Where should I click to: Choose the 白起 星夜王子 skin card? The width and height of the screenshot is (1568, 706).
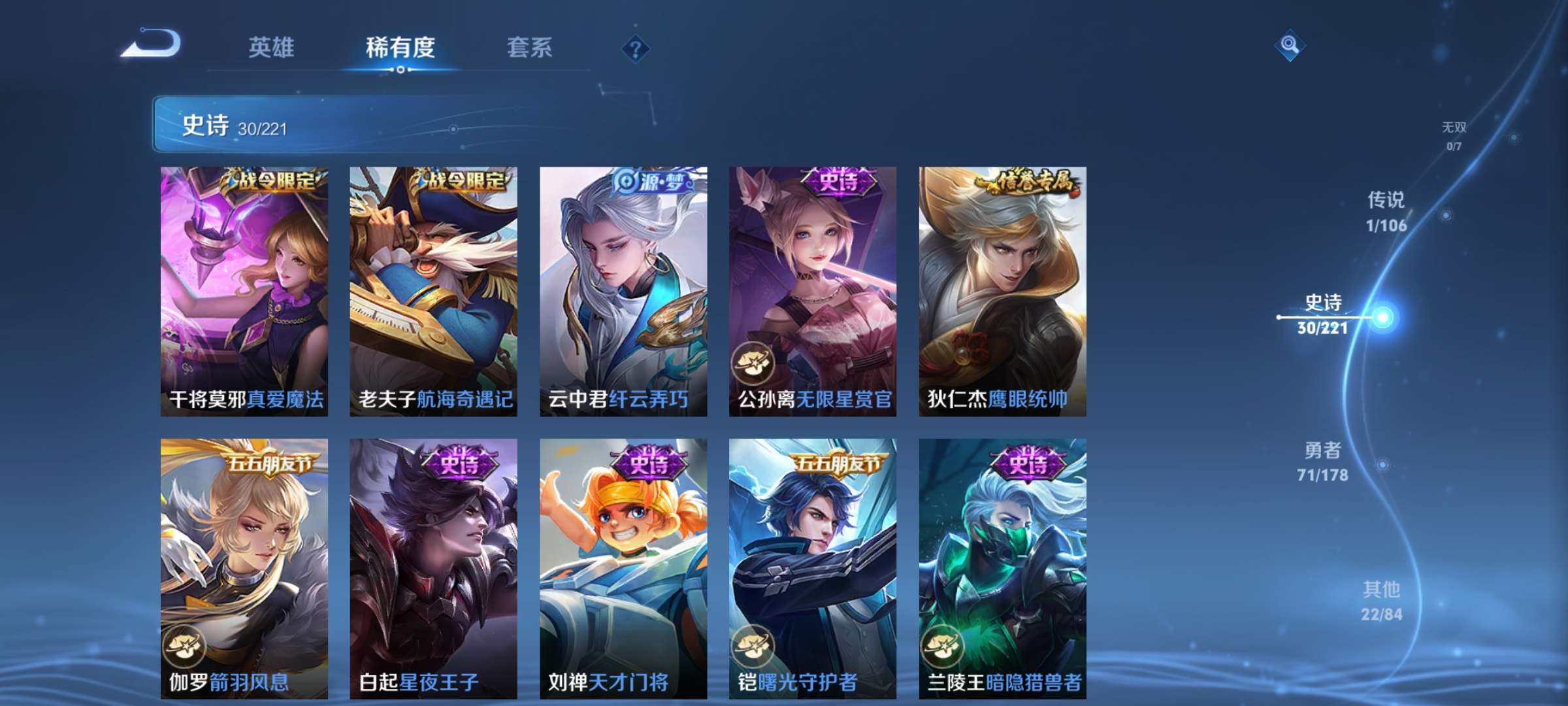pos(433,567)
